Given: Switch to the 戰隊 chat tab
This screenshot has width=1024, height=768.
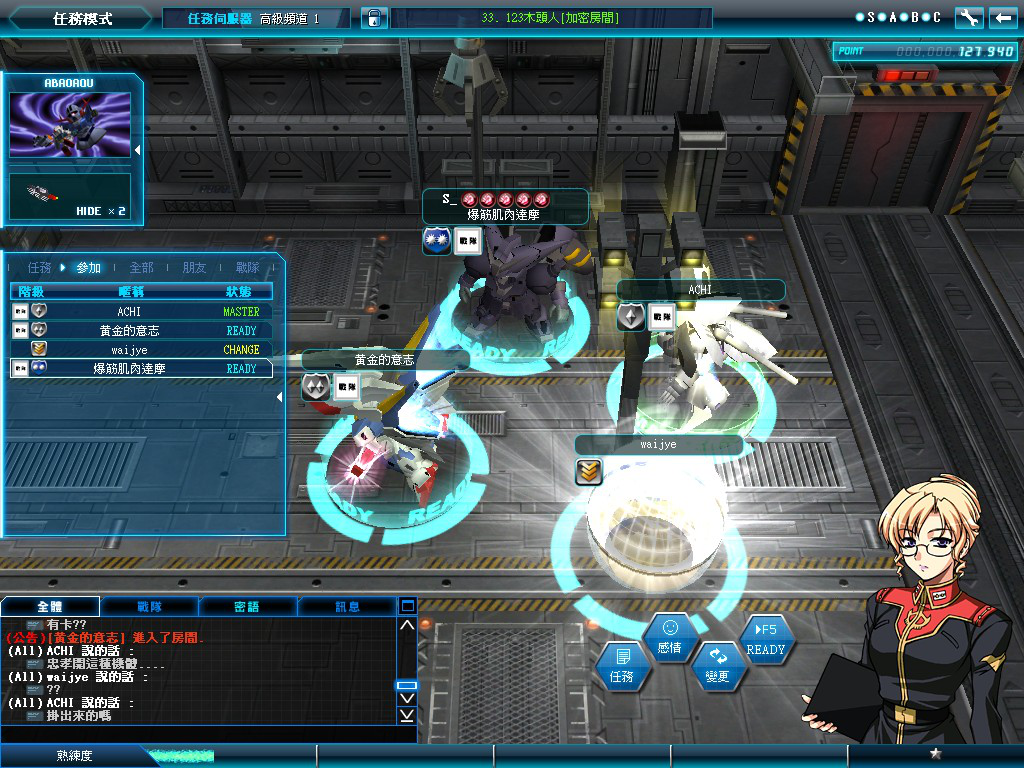Looking at the screenshot, I should (x=150, y=606).
